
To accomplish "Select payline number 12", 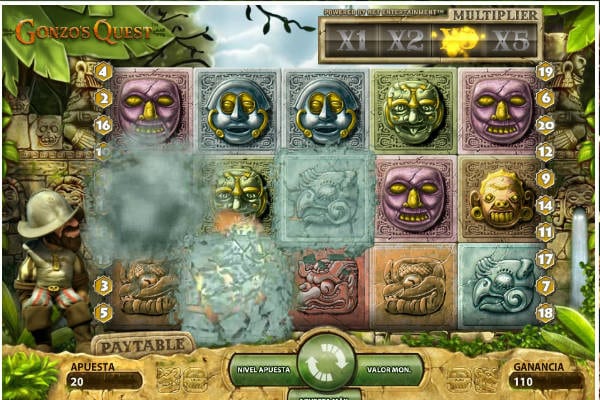I will pos(545,152).
